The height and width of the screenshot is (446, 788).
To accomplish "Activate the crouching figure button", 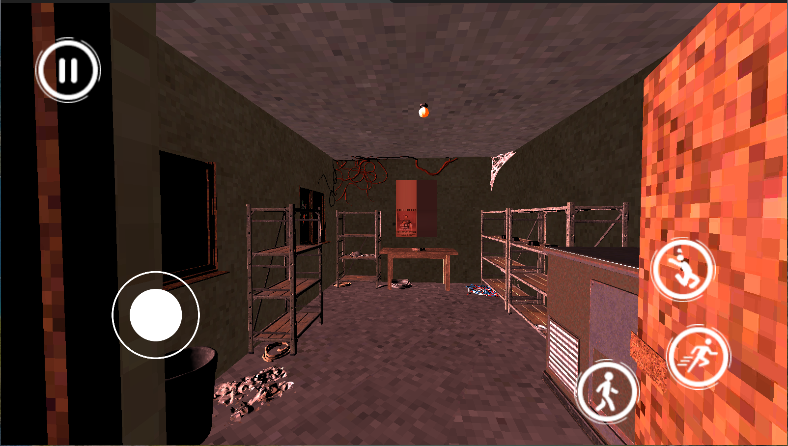I will click(683, 268).
